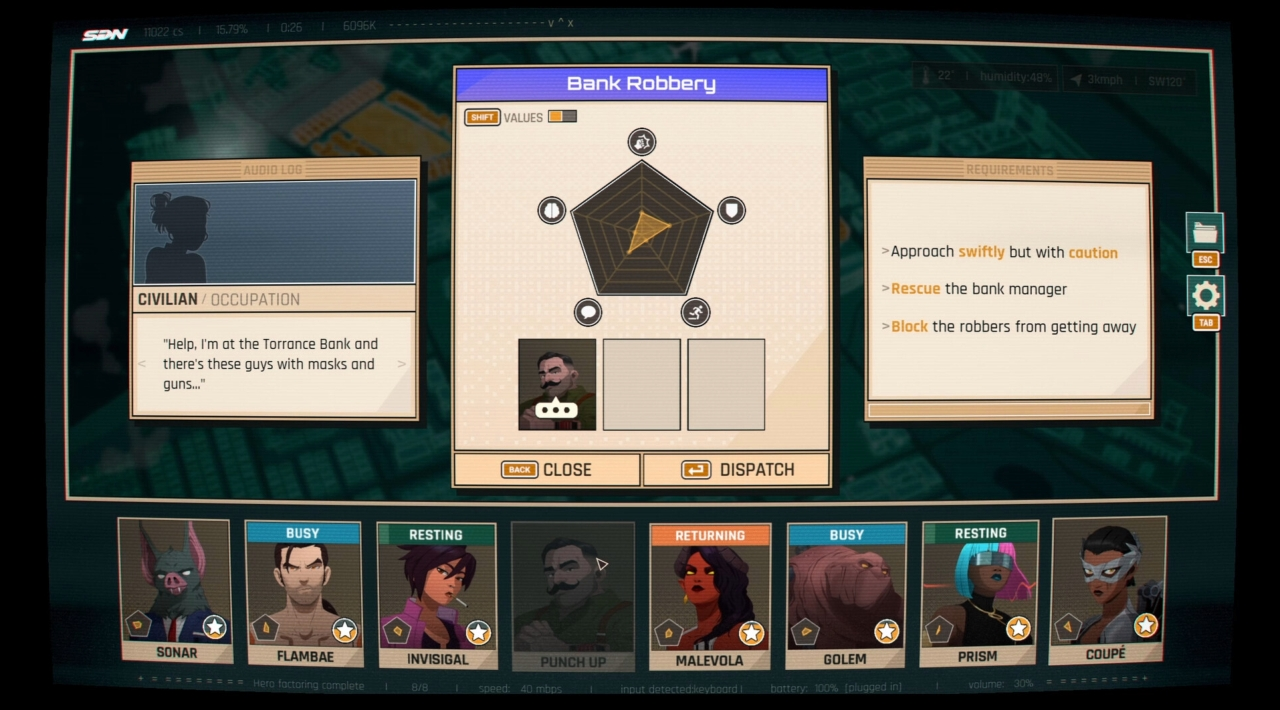This screenshot has width=1280, height=710.
Task: Click the running figure stat icon
Action: tap(695, 312)
